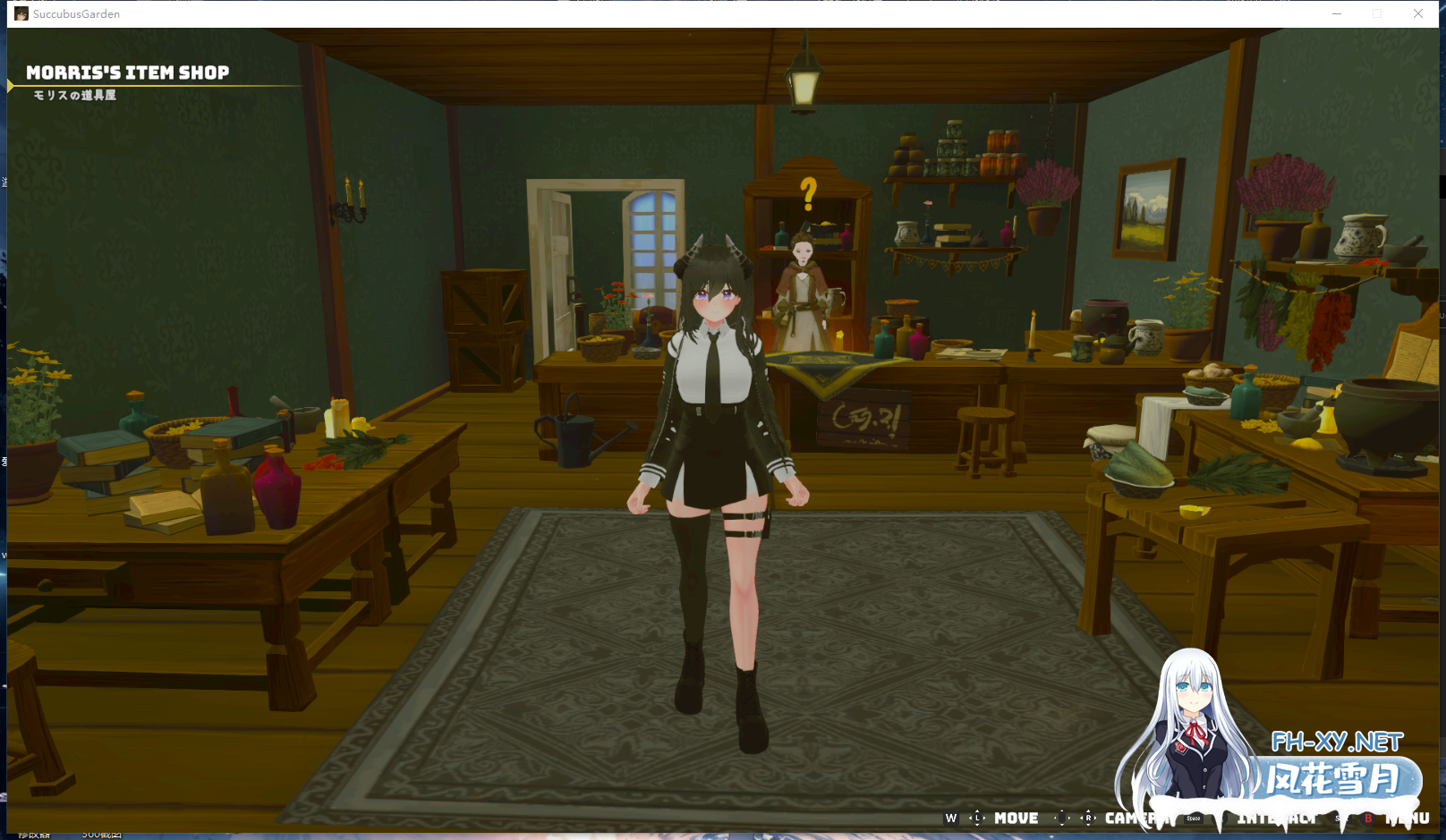Image resolution: width=1446 pixels, height=840 pixels.
Task: Open the MENU from the bottom control bar
Action: click(x=1409, y=818)
